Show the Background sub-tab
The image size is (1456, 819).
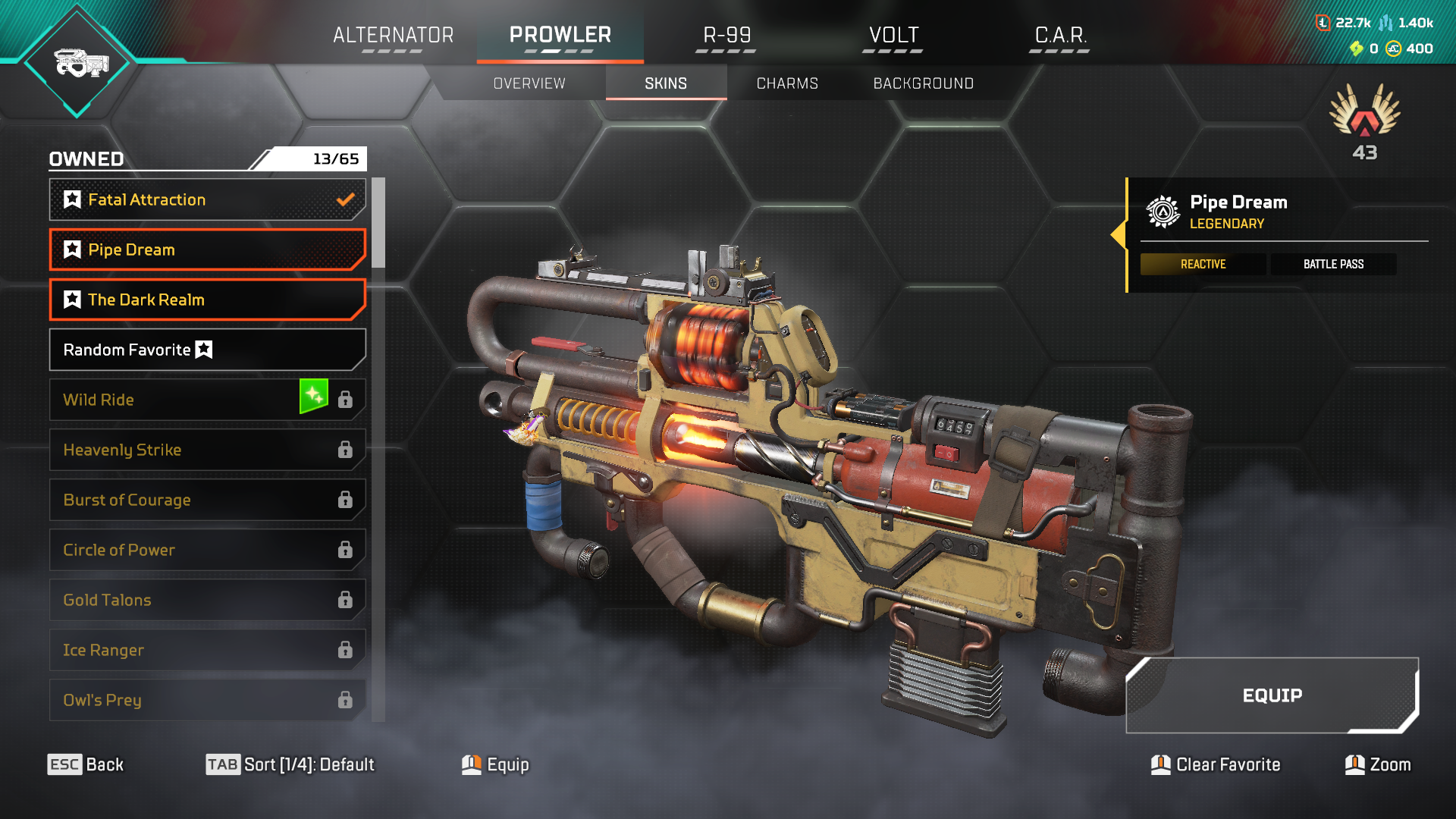923,83
